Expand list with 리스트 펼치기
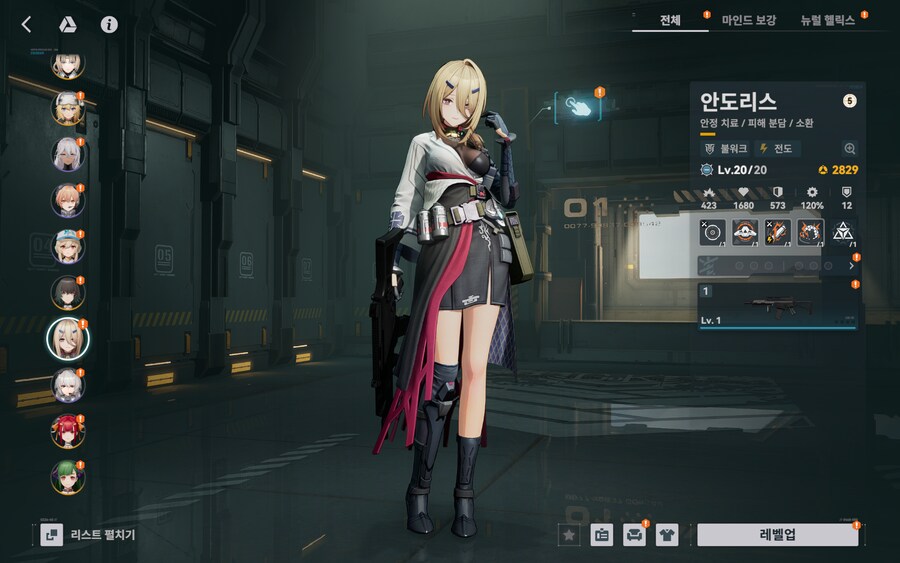 90,534
